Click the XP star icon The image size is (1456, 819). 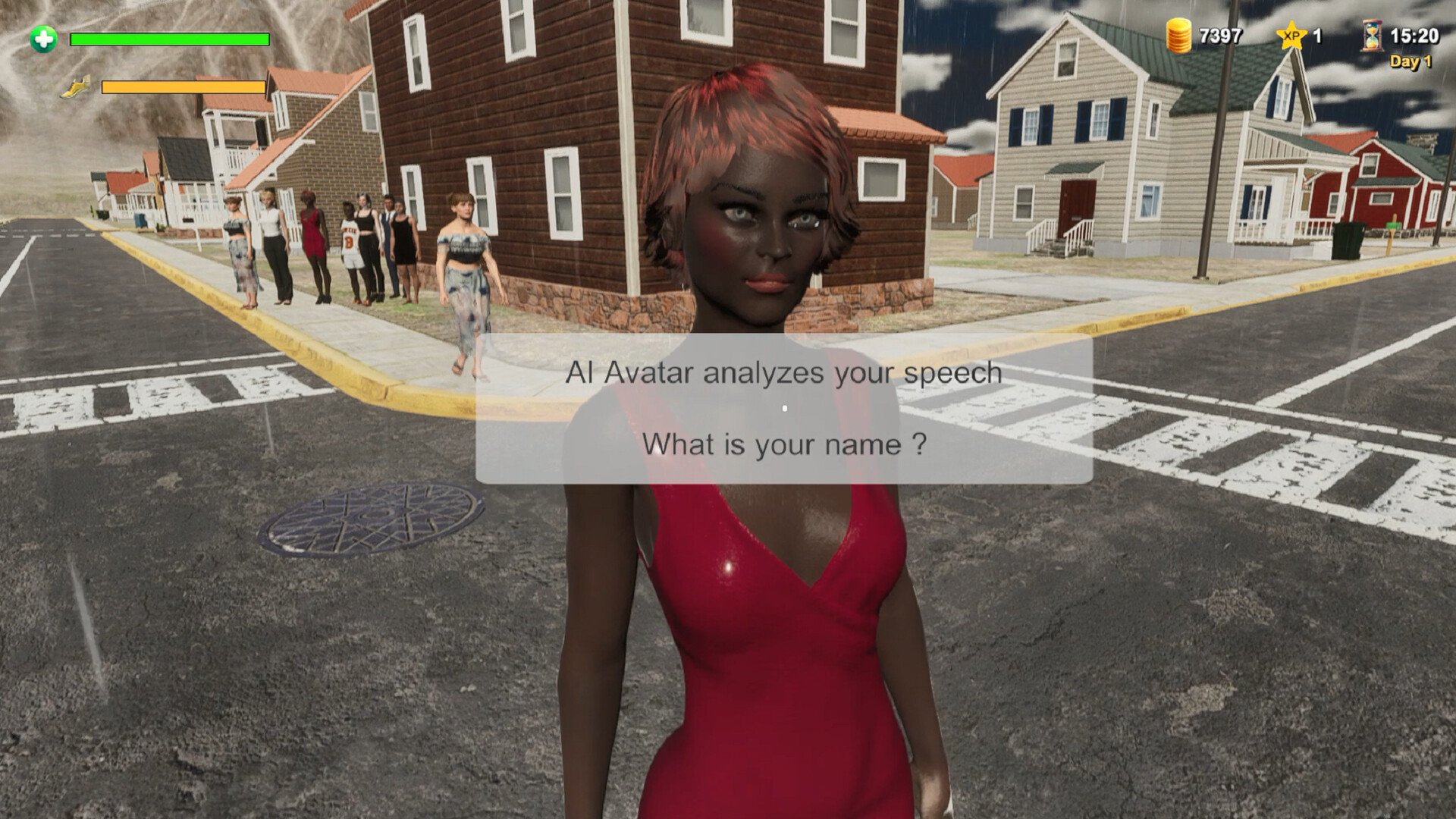click(1291, 36)
